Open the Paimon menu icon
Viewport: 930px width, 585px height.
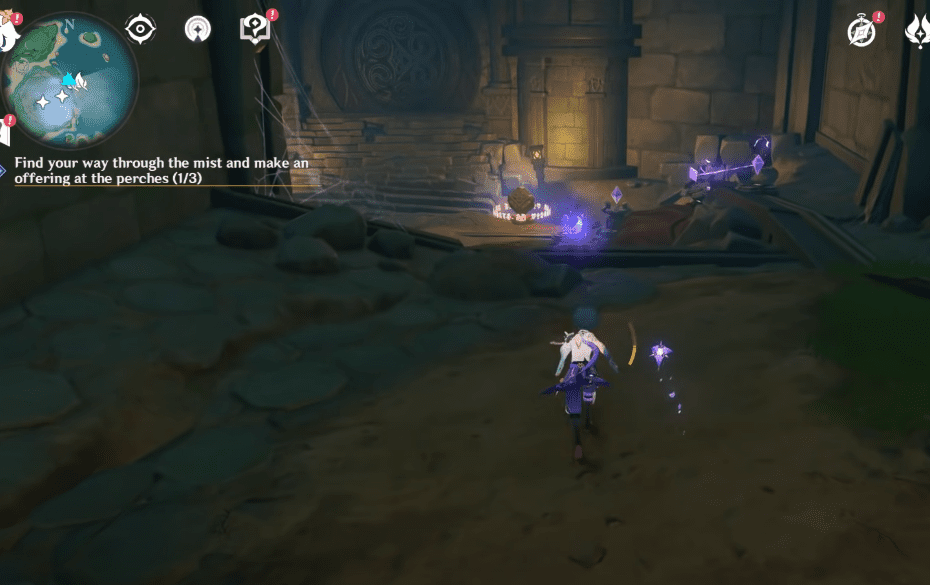click(x=6, y=36)
